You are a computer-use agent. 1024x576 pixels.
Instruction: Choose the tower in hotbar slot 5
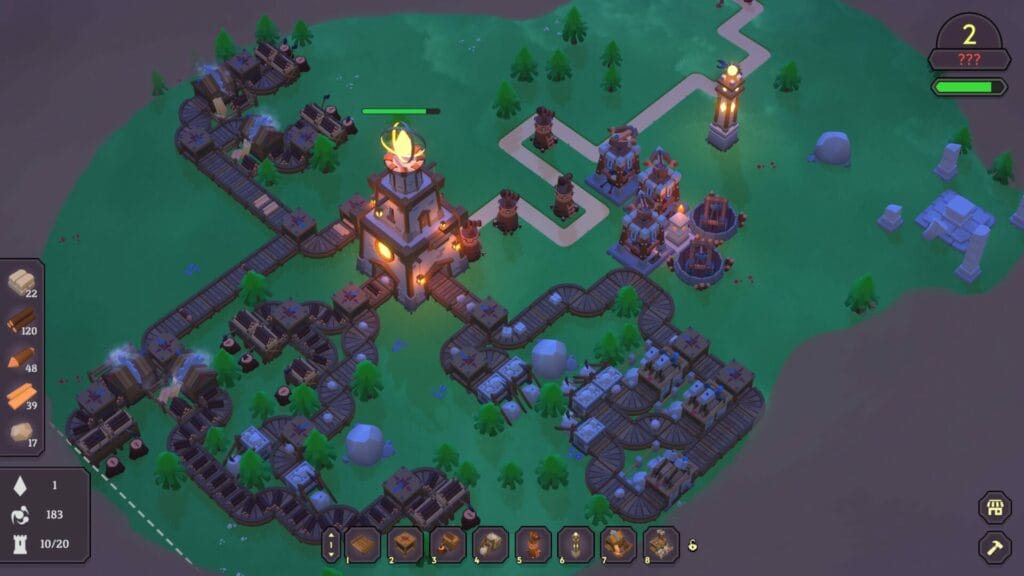click(x=534, y=545)
